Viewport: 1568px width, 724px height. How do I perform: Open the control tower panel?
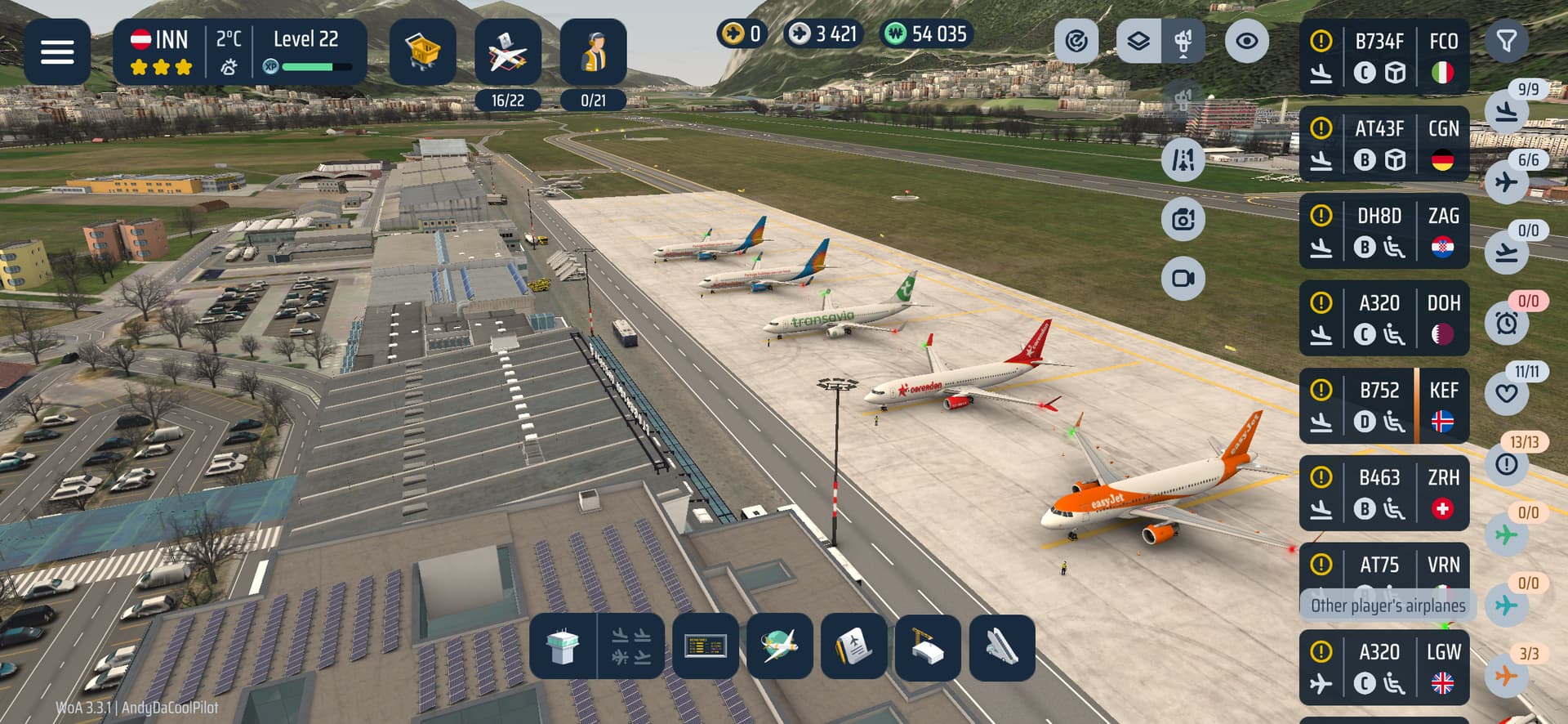(x=563, y=647)
